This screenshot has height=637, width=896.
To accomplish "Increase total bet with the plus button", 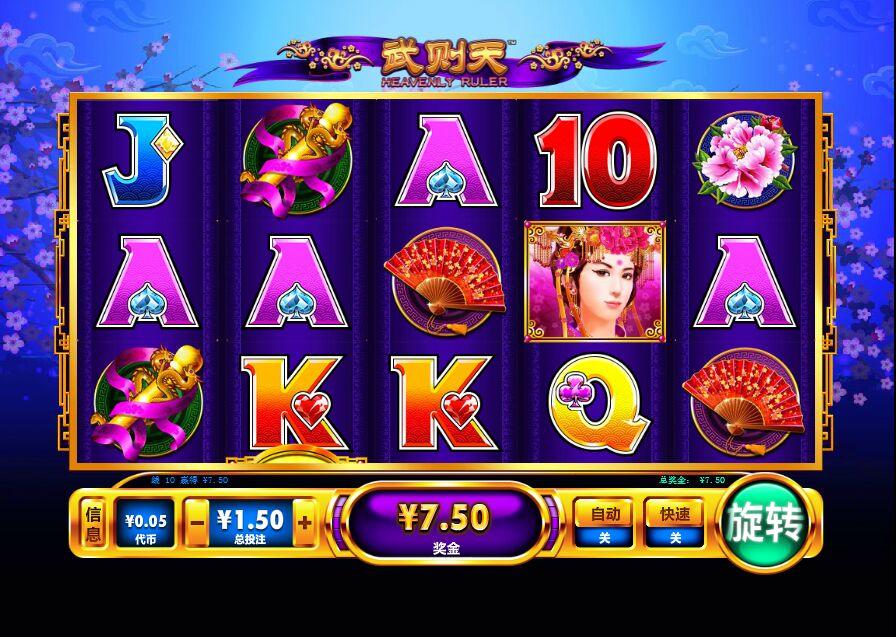I will (x=305, y=523).
